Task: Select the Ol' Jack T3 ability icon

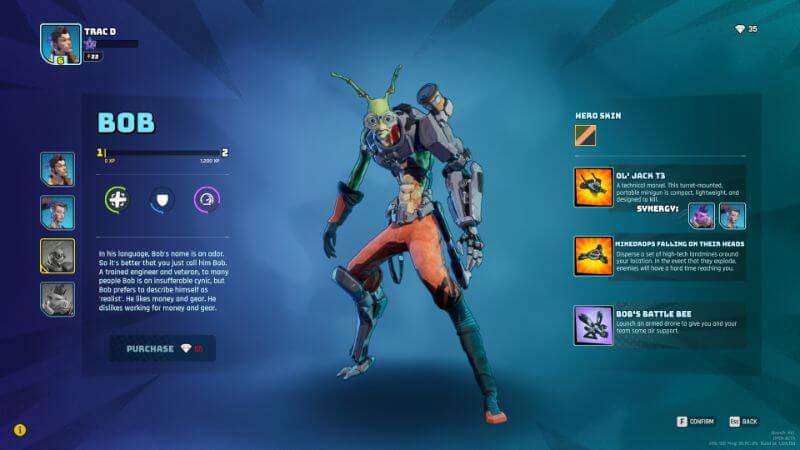Action: pyautogui.click(x=593, y=187)
